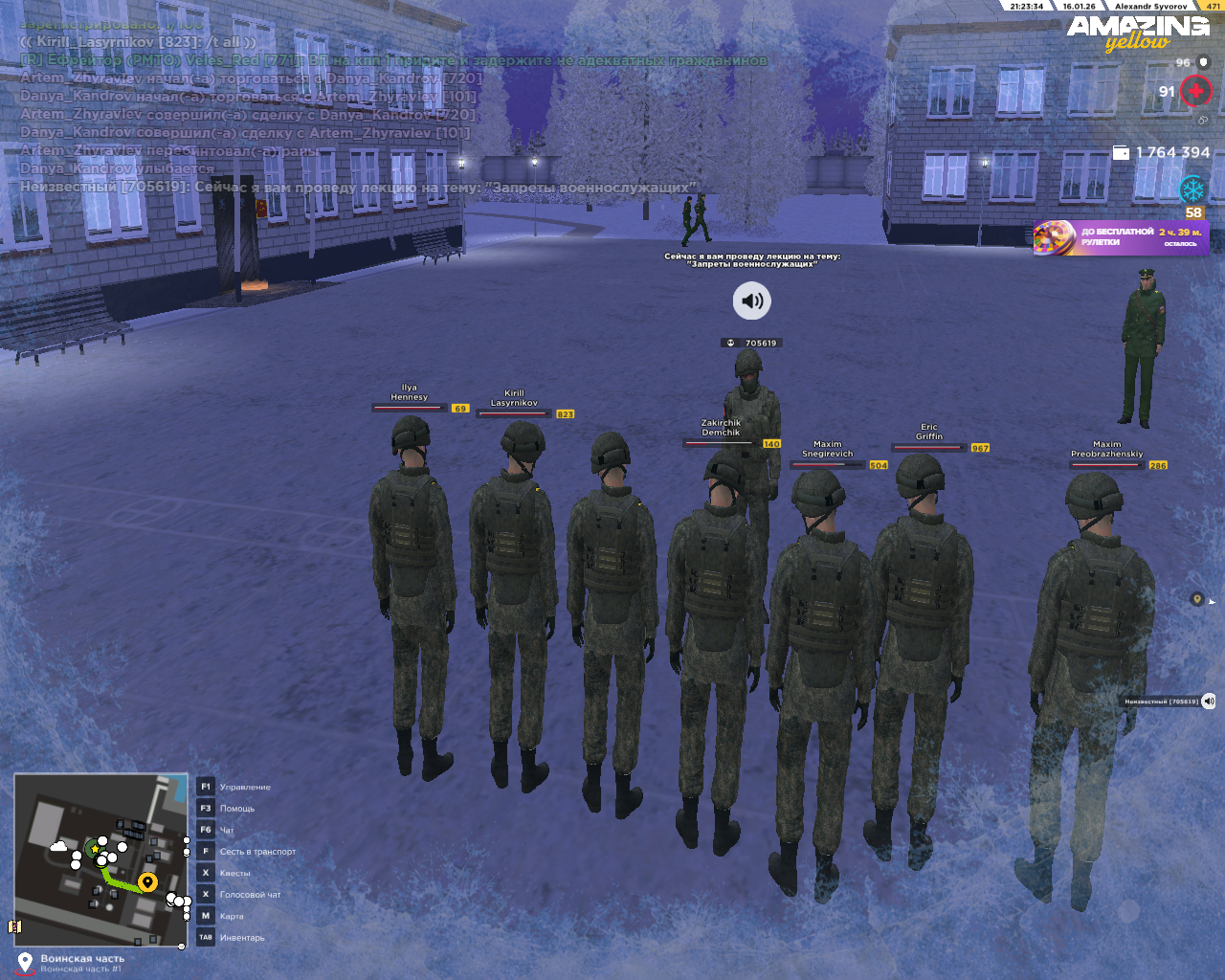Open the Карта hint entry
Screen dimensions: 1225x980
click(x=232, y=916)
